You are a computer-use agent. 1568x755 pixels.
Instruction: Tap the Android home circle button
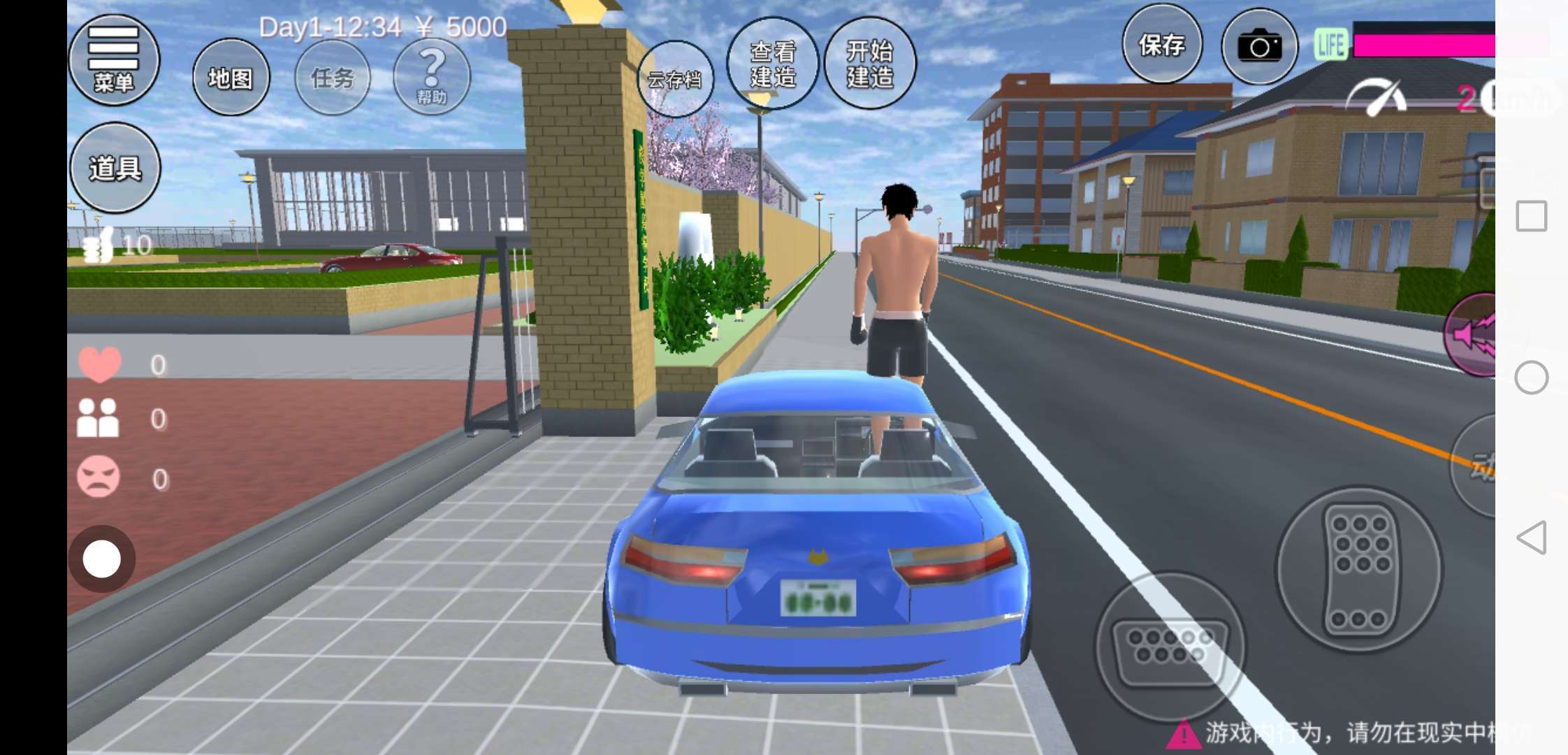tap(1531, 377)
